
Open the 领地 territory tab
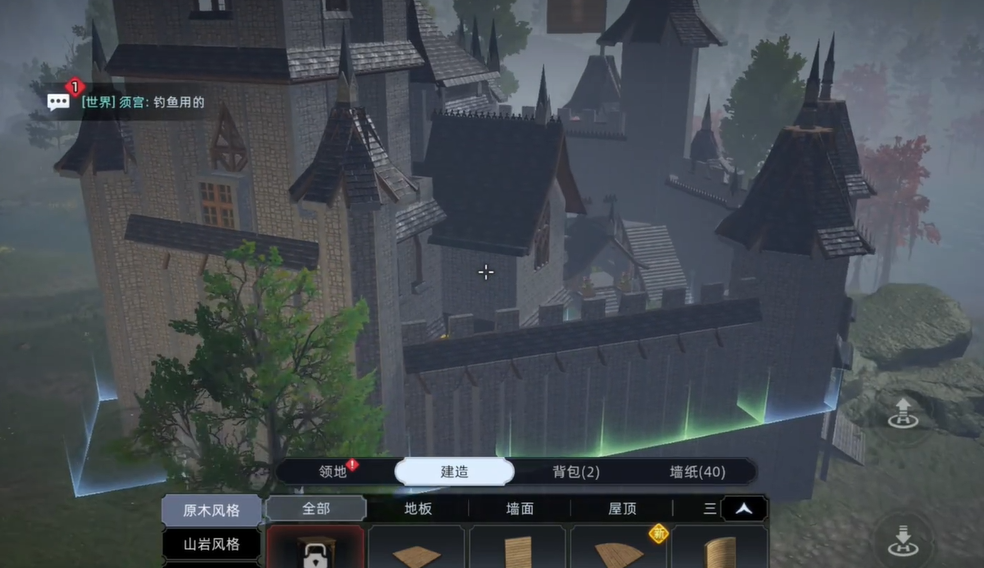point(333,472)
